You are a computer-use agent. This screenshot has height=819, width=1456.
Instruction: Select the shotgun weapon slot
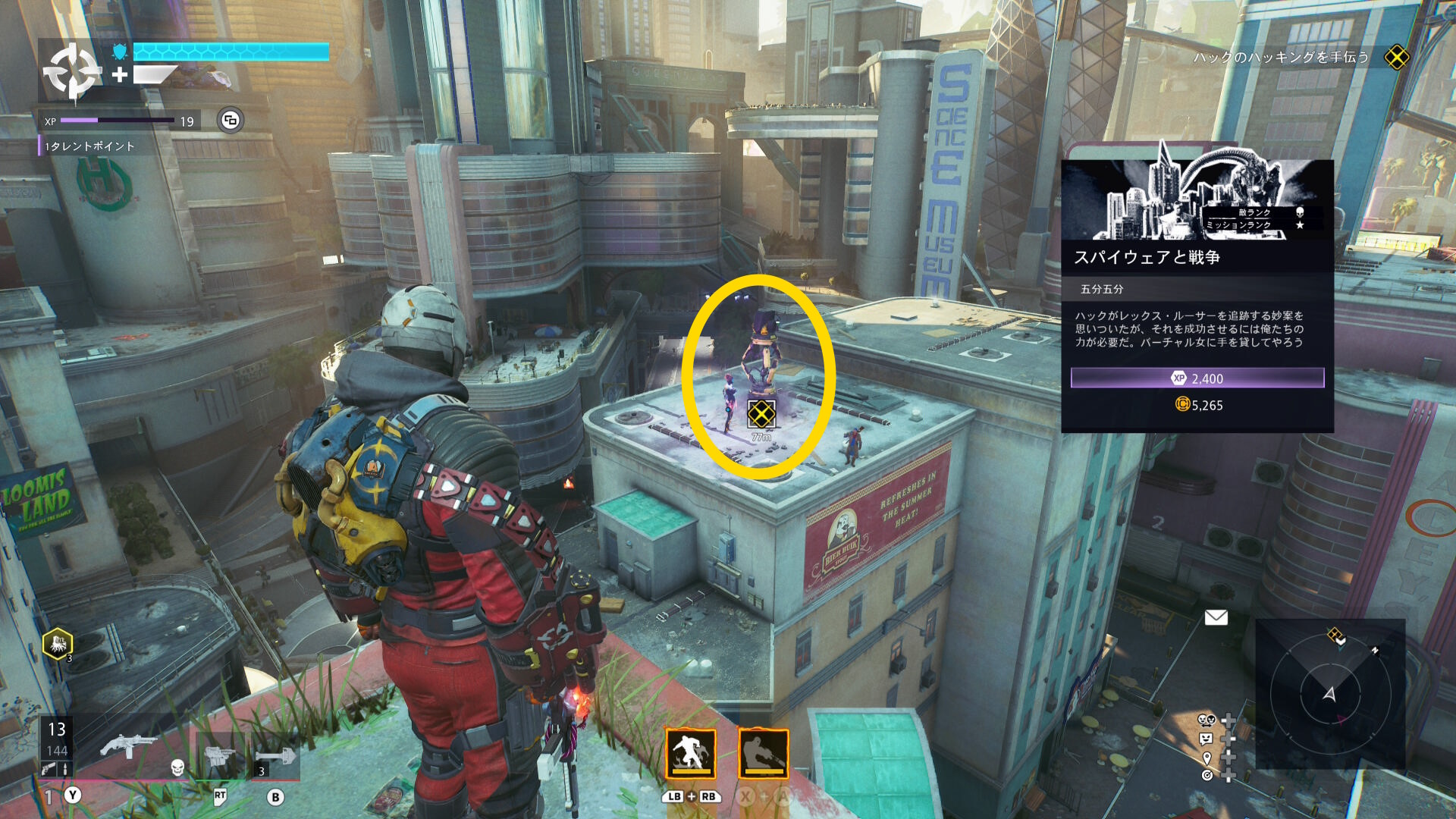click(129, 747)
